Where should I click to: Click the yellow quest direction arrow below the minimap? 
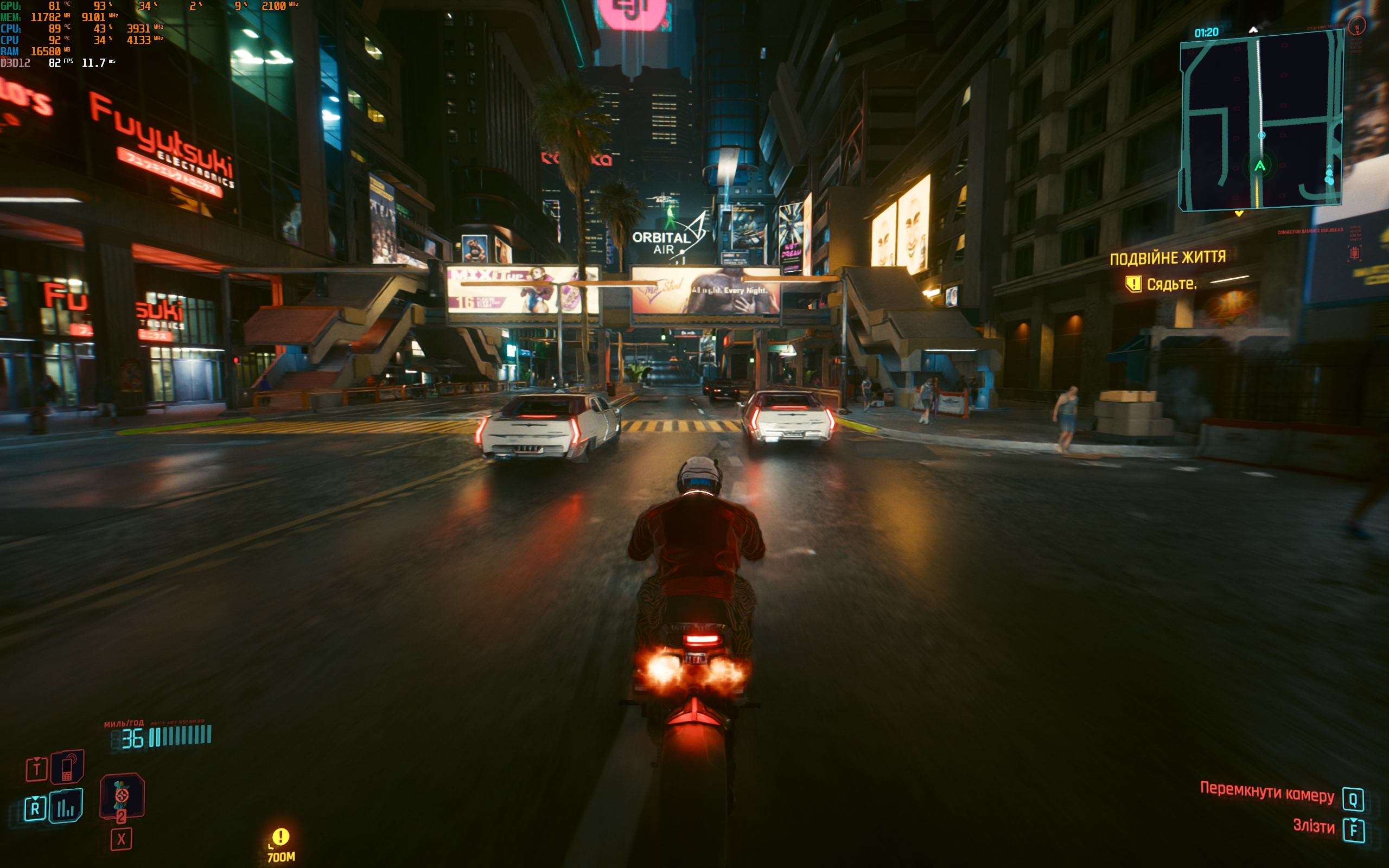tap(1239, 214)
